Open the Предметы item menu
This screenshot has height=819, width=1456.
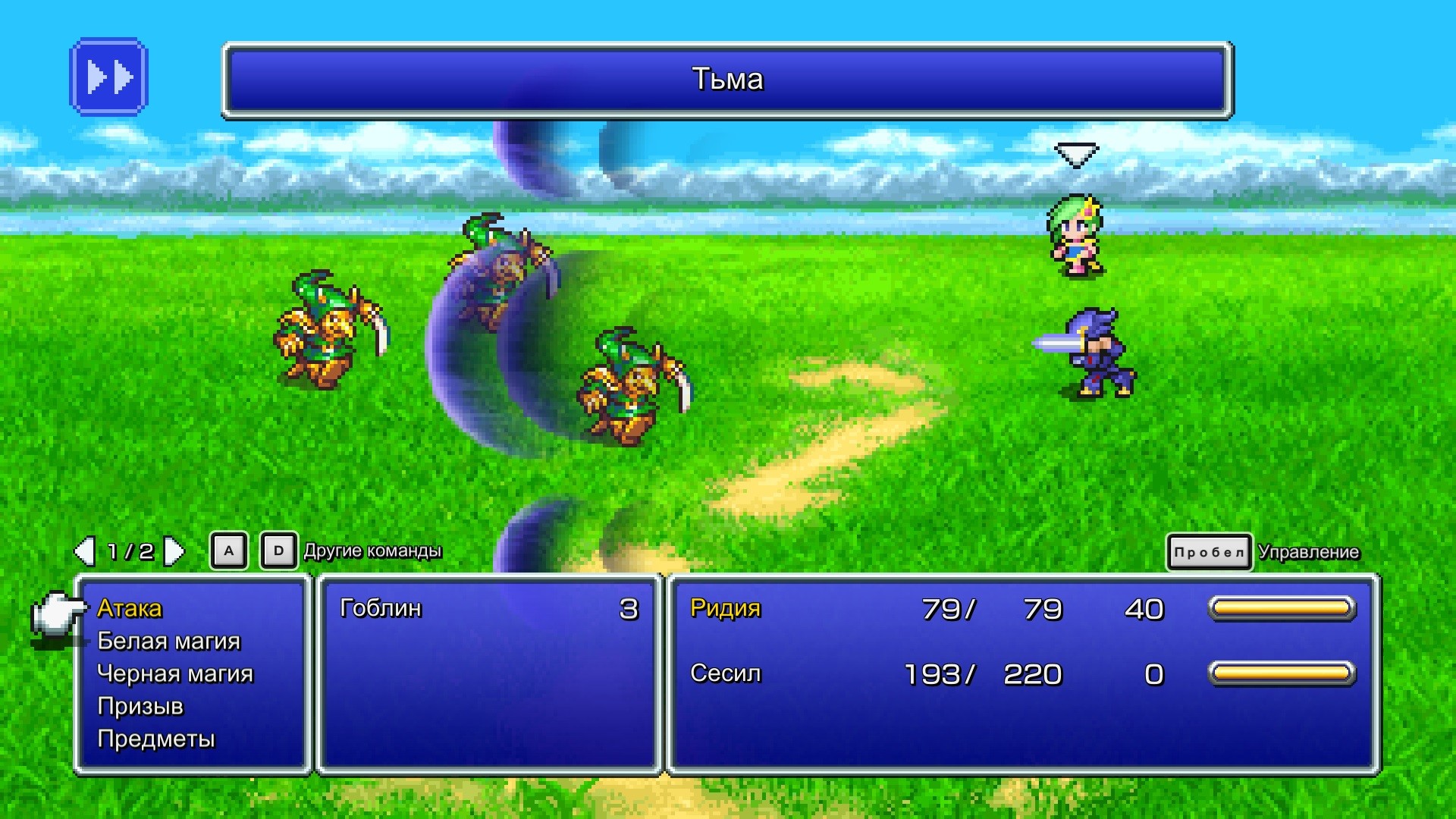[x=156, y=739]
